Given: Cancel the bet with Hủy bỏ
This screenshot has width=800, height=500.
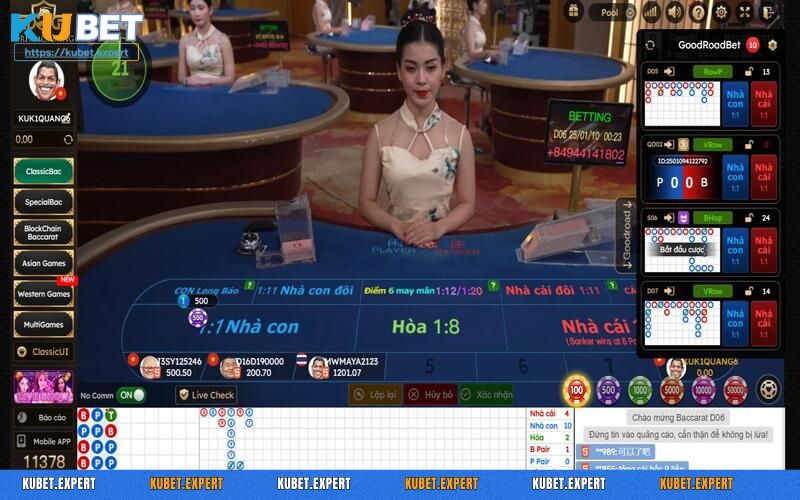Looking at the screenshot, I should [x=431, y=395].
